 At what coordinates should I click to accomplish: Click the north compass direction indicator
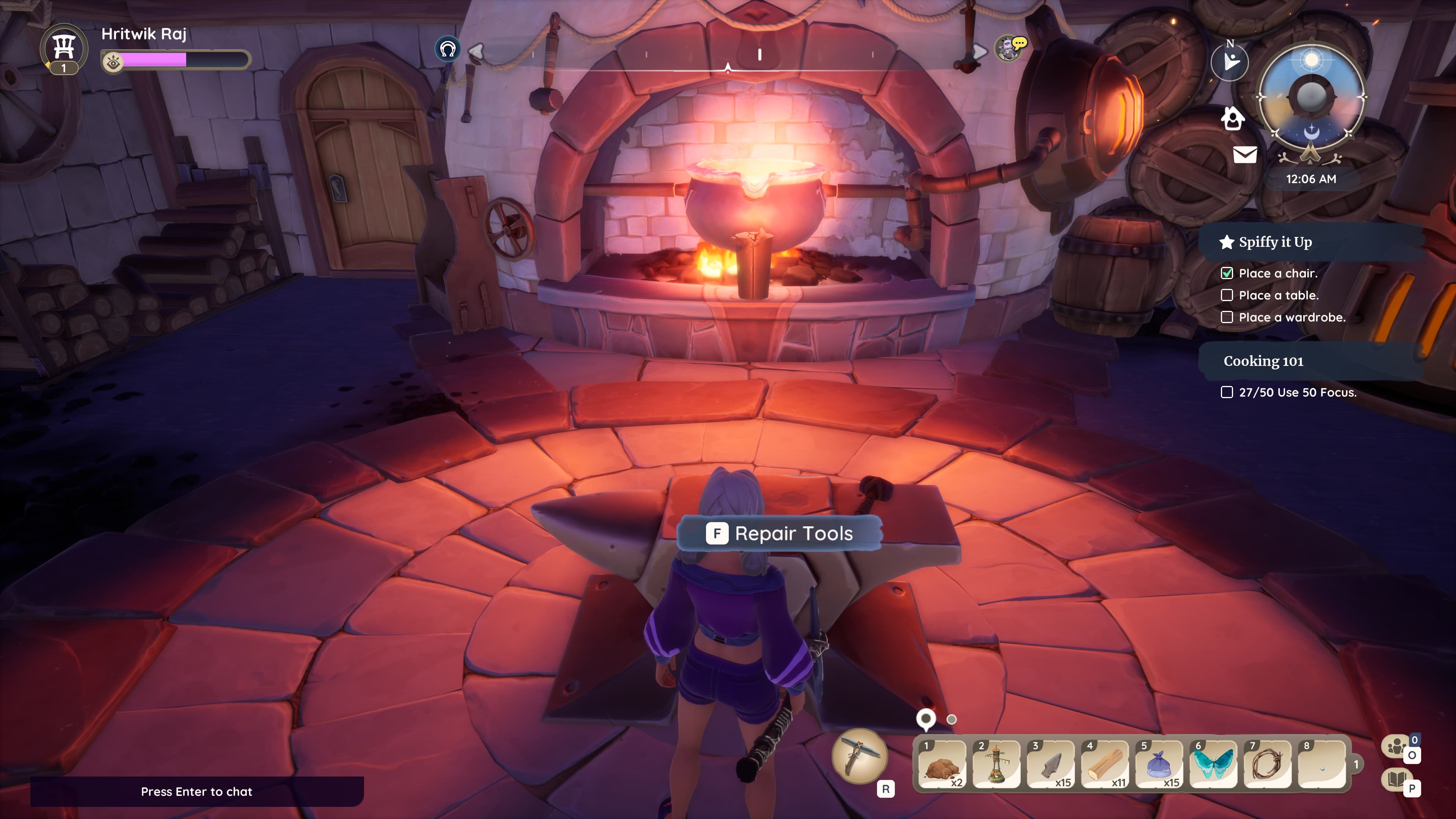1230,61
